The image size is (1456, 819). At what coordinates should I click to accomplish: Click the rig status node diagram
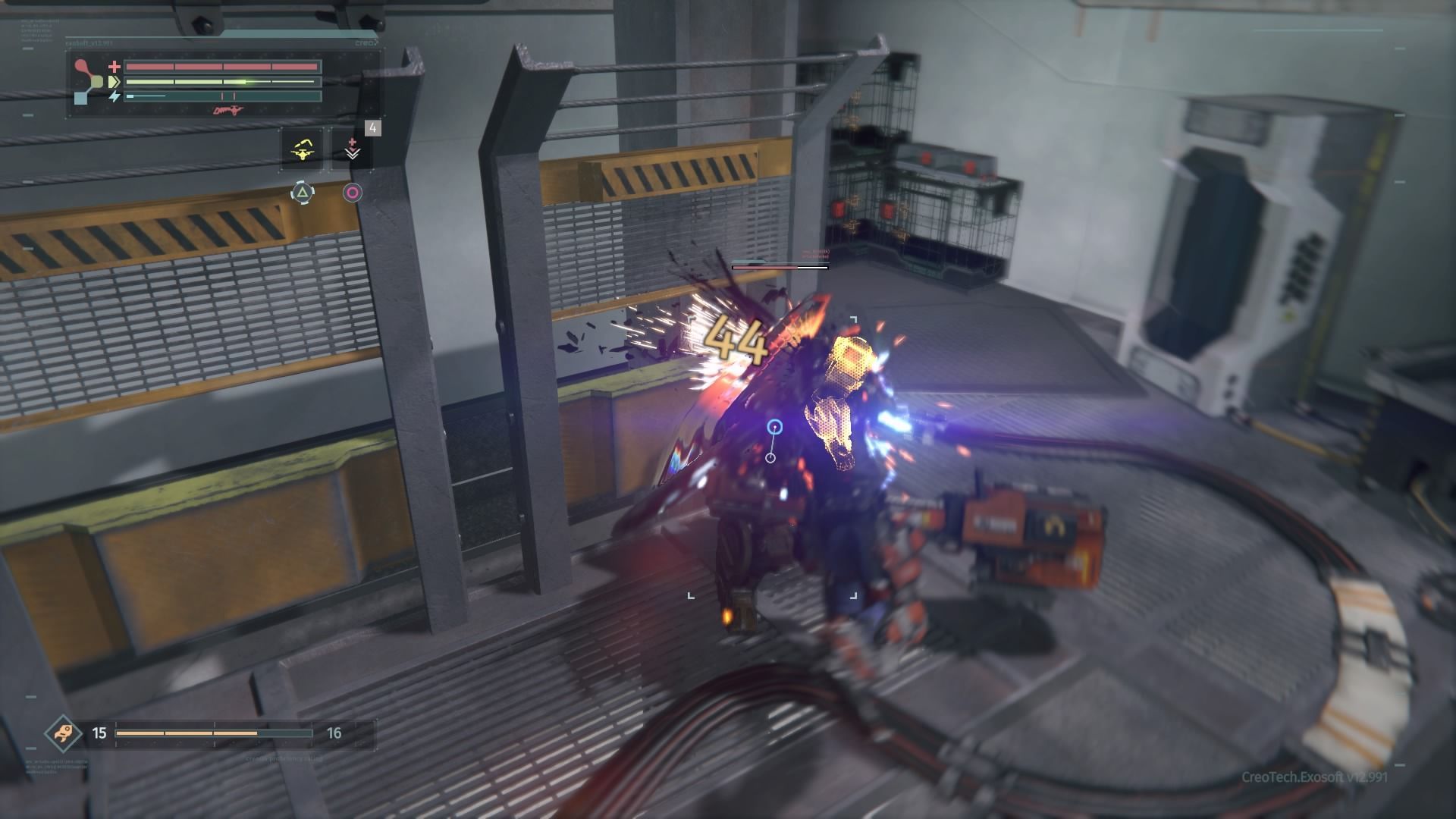89,81
